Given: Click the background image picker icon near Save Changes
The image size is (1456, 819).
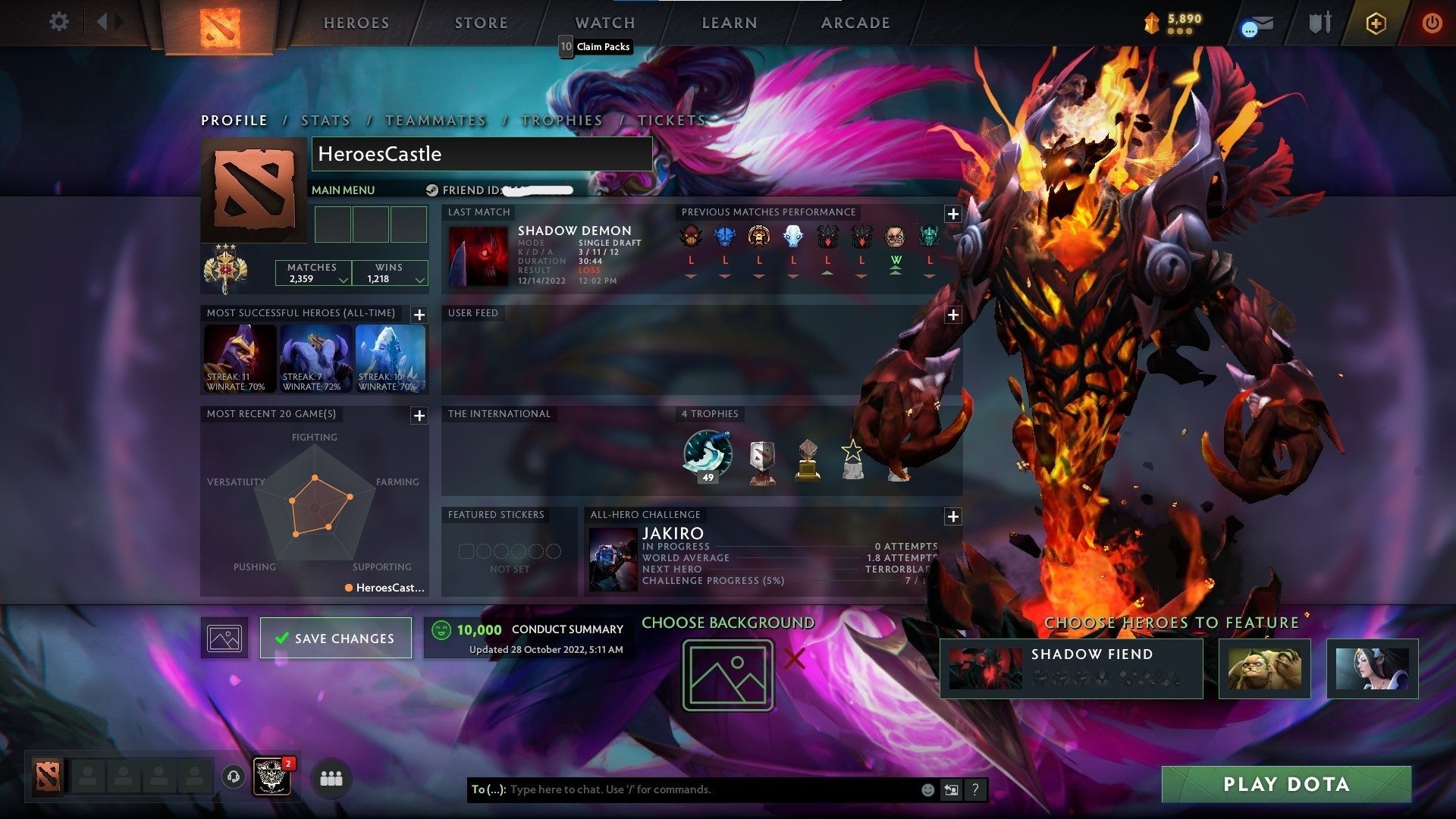Looking at the screenshot, I should tap(224, 637).
